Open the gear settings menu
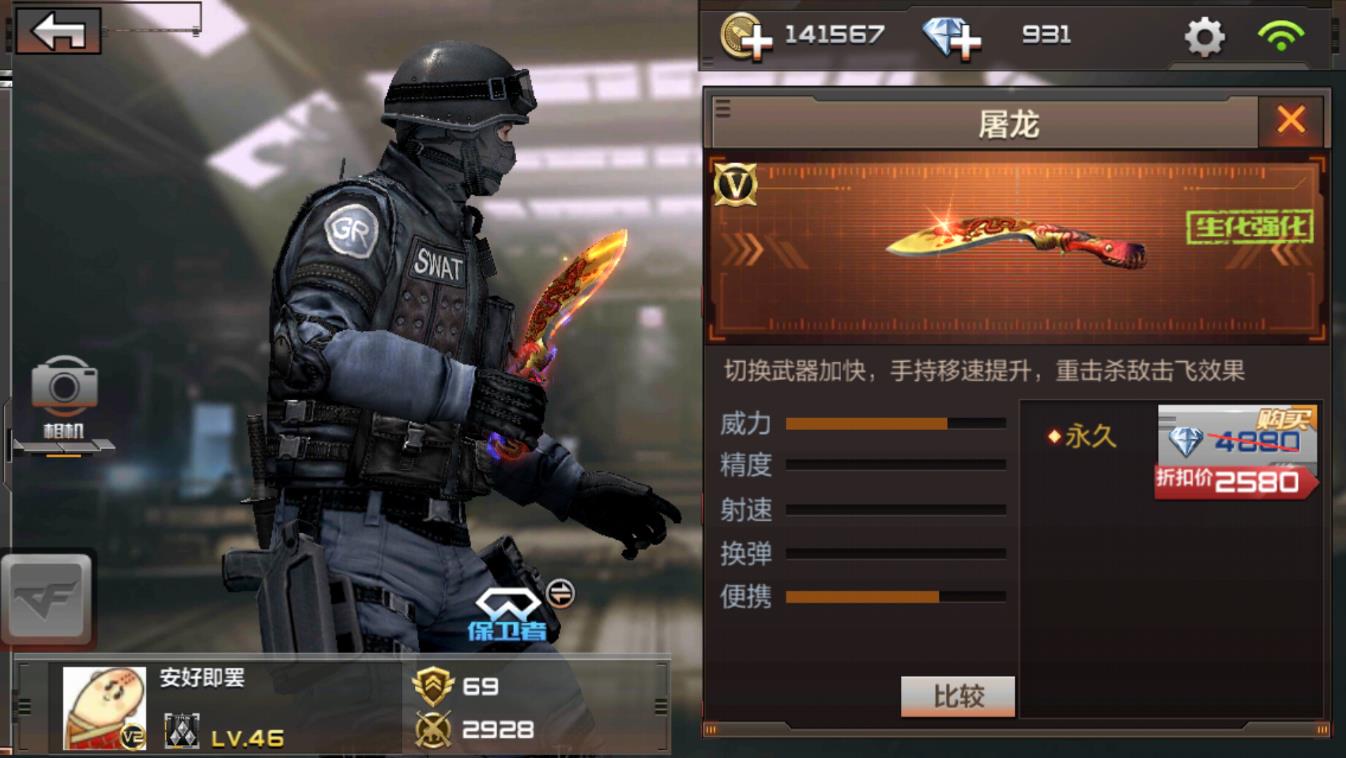This screenshot has height=758, width=1346. point(1204,37)
